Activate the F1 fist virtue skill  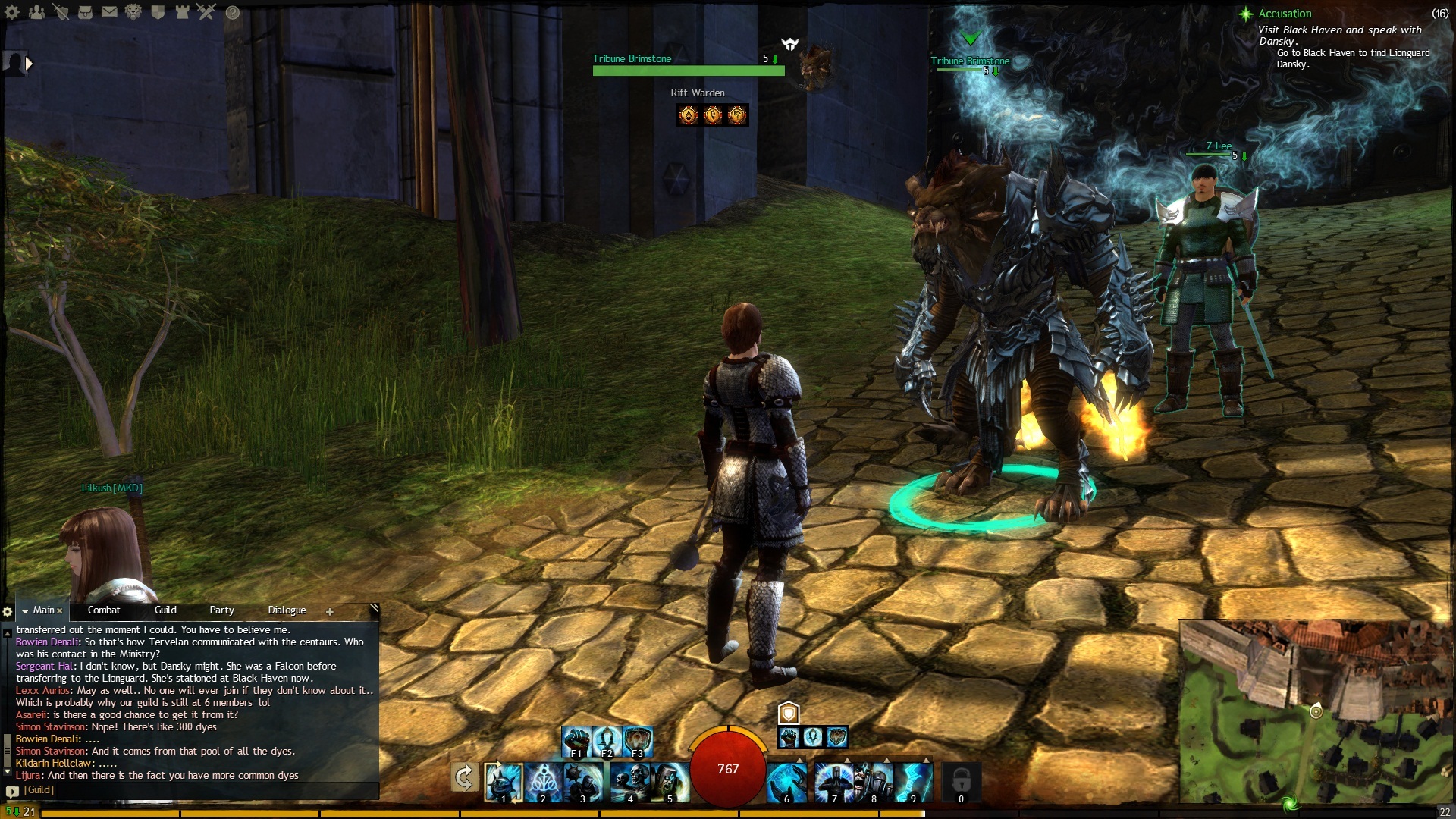[x=576, y=741]
